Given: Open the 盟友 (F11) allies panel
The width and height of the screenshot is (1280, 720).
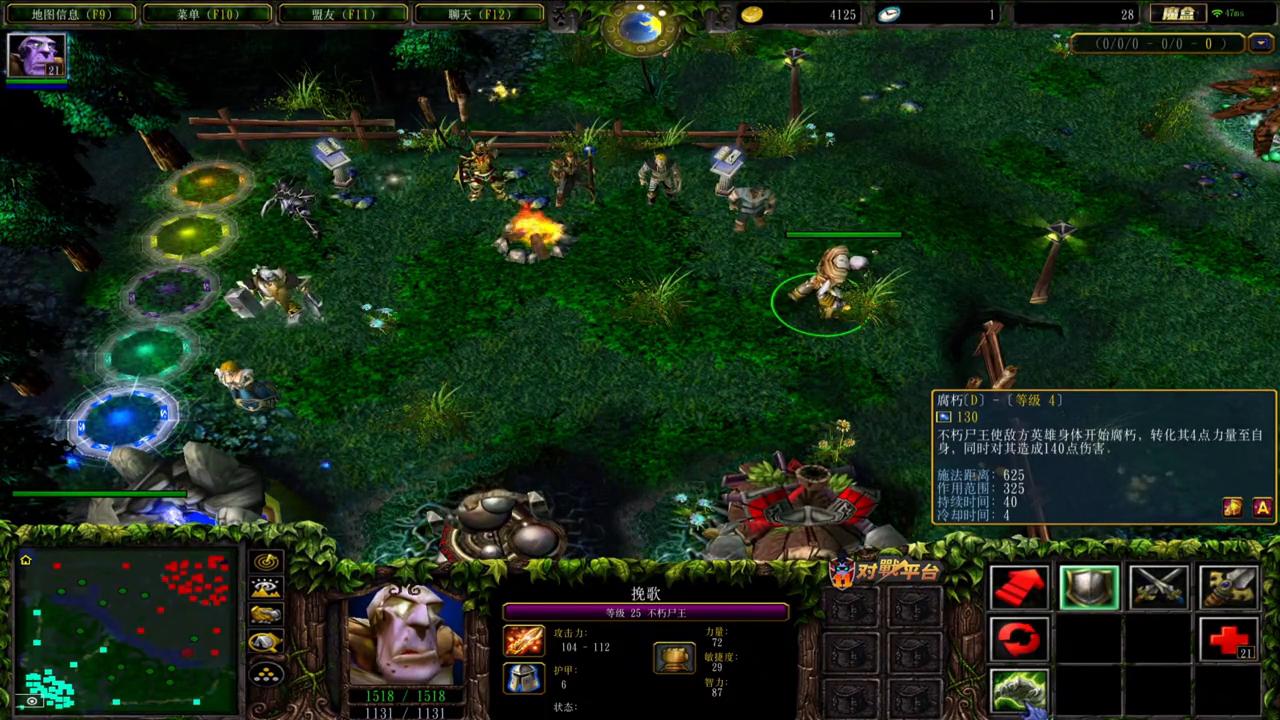Looking at the screenshot, I should (x=342, y=14).
